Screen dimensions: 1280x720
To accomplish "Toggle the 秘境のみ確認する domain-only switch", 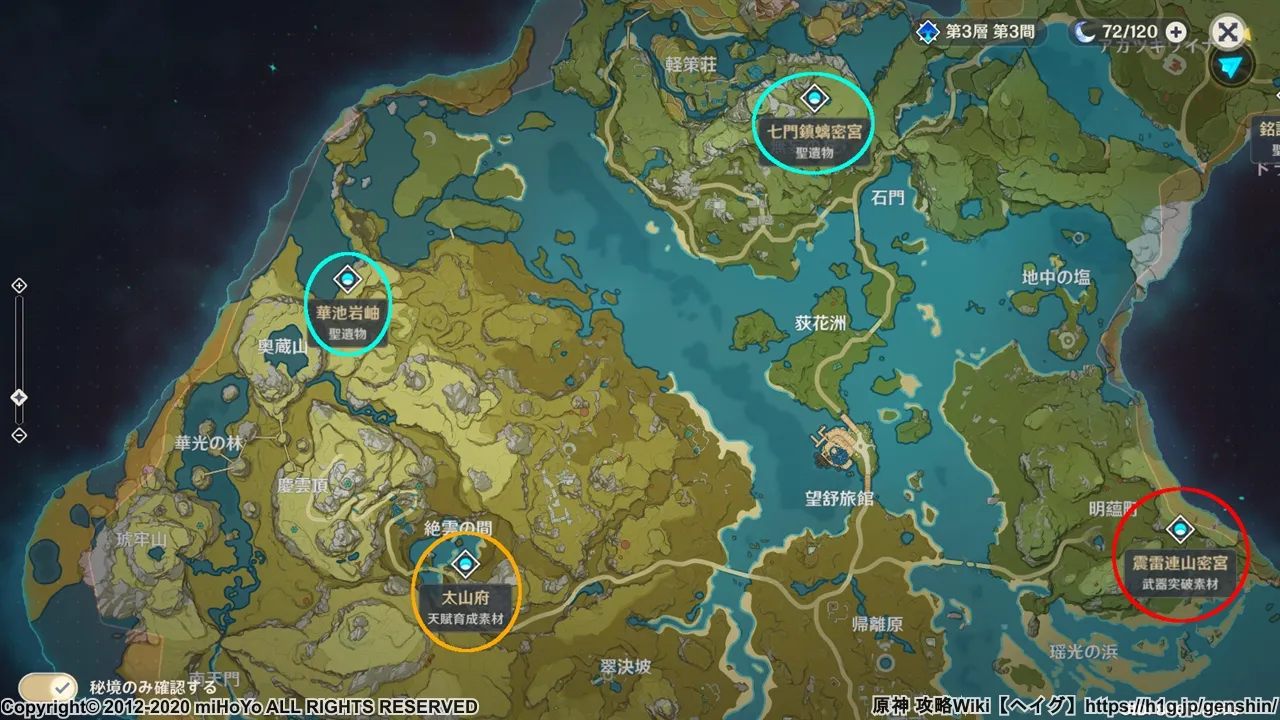I will coord(49,687).
